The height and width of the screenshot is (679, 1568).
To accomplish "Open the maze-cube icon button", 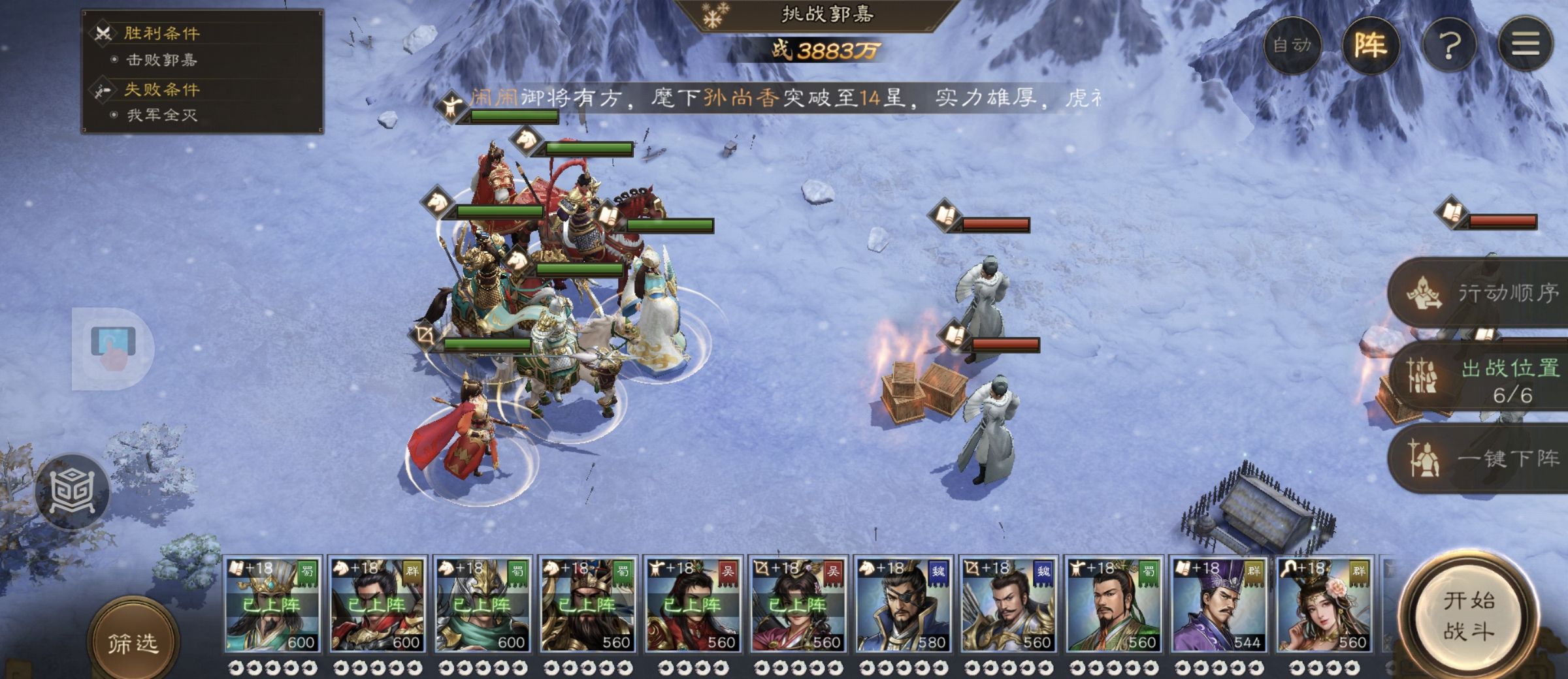I will pyautogui.click(x=73, y=491).
